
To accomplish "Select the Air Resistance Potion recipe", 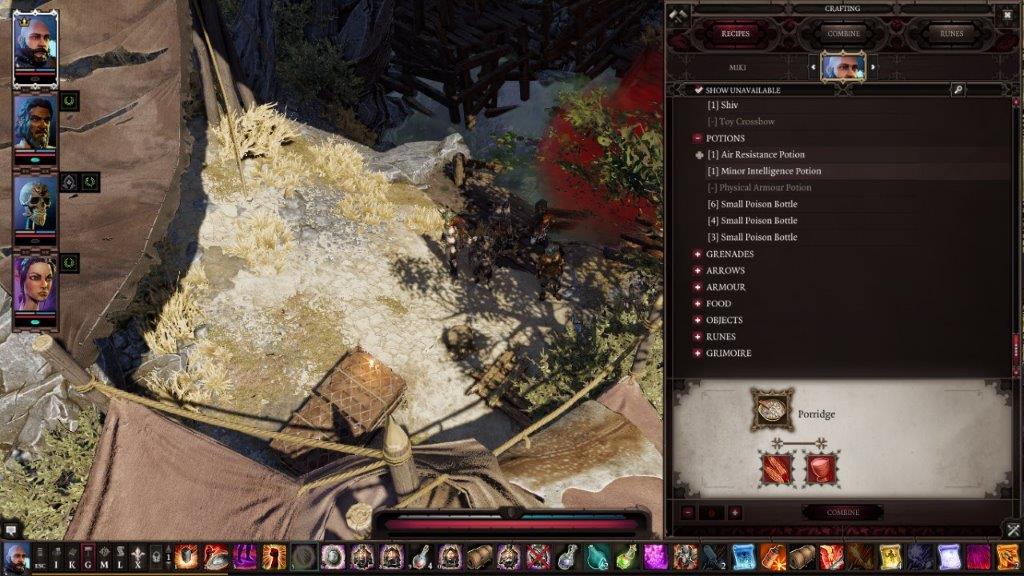I will point(755,155).
